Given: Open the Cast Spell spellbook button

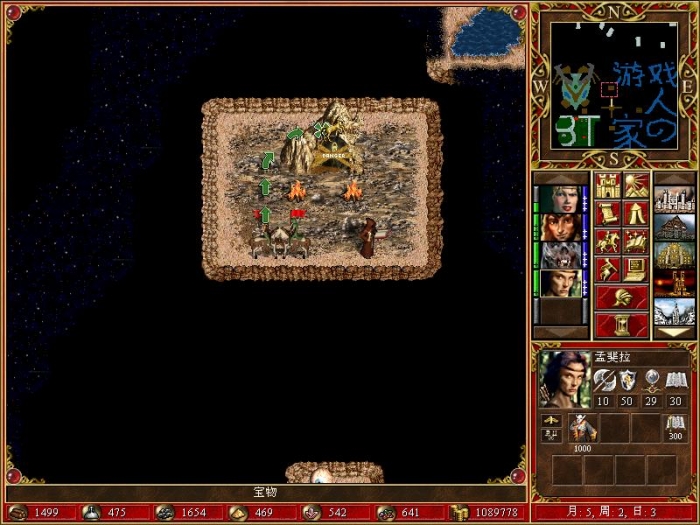Looking at the screenshot, I should pyautogui.click(x=636, y=241).
